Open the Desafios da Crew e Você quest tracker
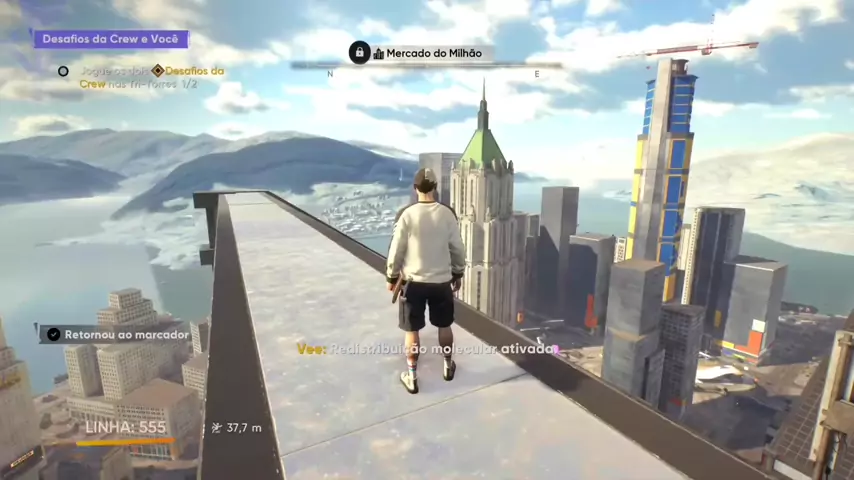 pos(111,39)
